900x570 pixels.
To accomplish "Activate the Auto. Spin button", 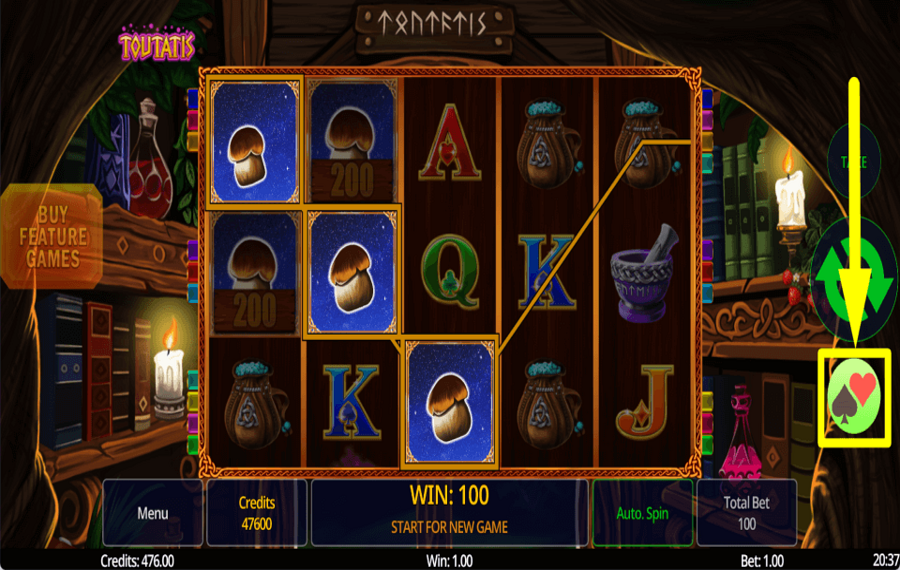I will (642, 513).
